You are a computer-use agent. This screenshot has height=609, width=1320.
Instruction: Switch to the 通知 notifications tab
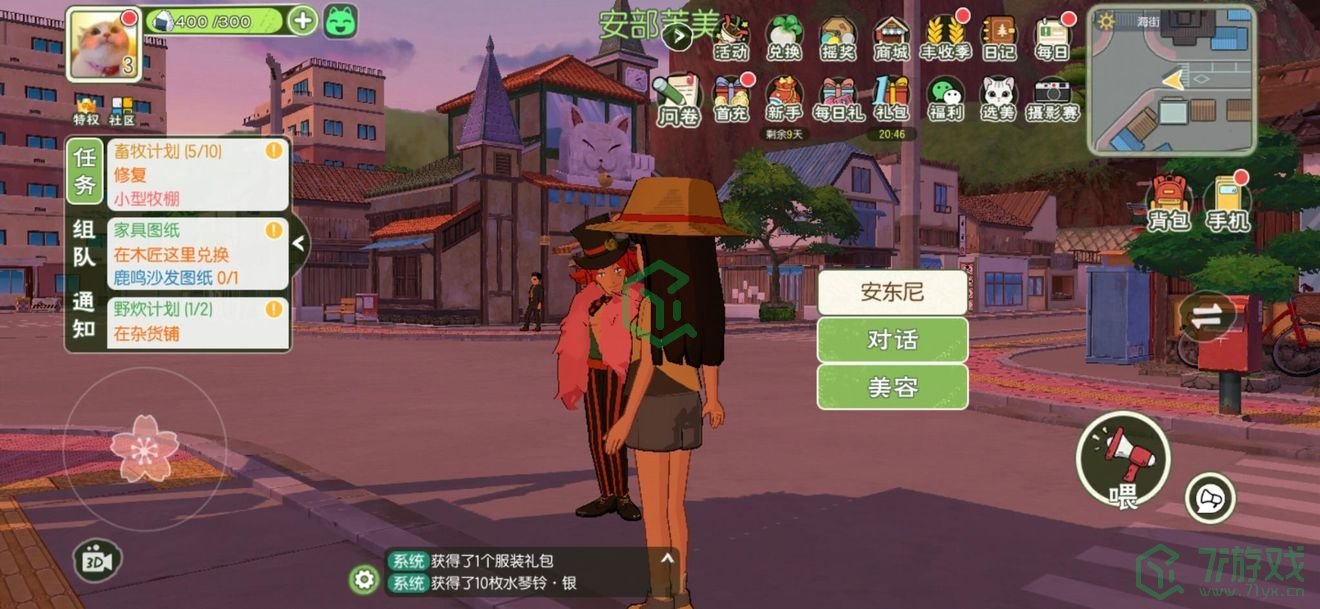pos(84,314)
